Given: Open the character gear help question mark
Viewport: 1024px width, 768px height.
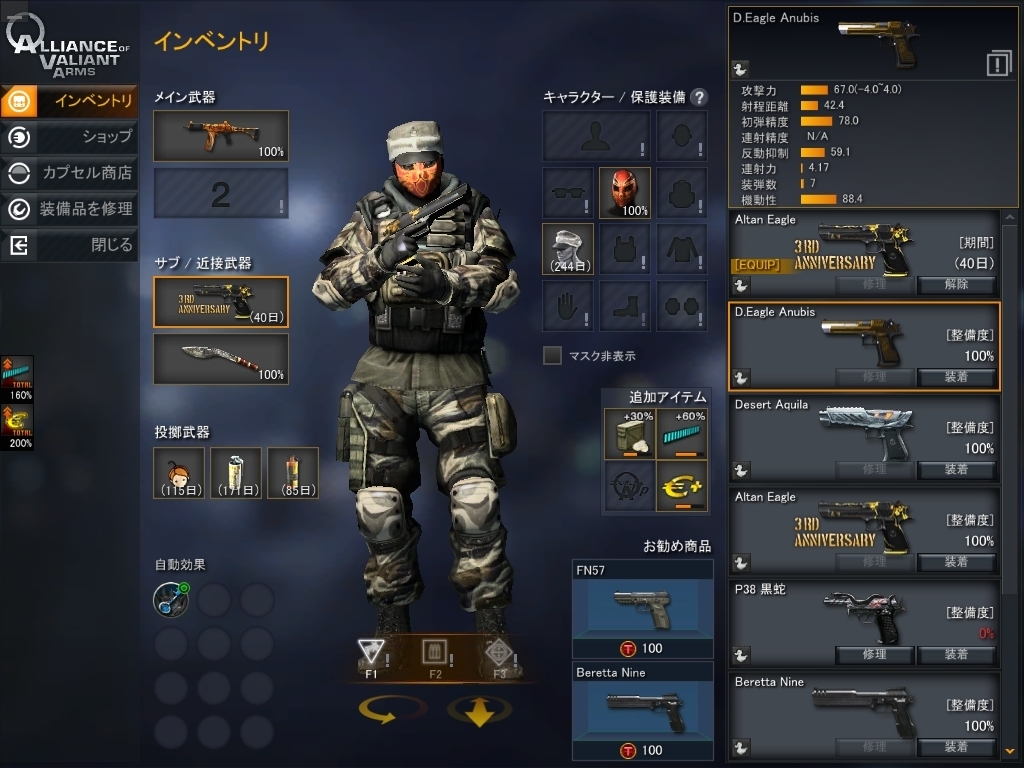Looking at the screenshot, I should pos(699,97).
